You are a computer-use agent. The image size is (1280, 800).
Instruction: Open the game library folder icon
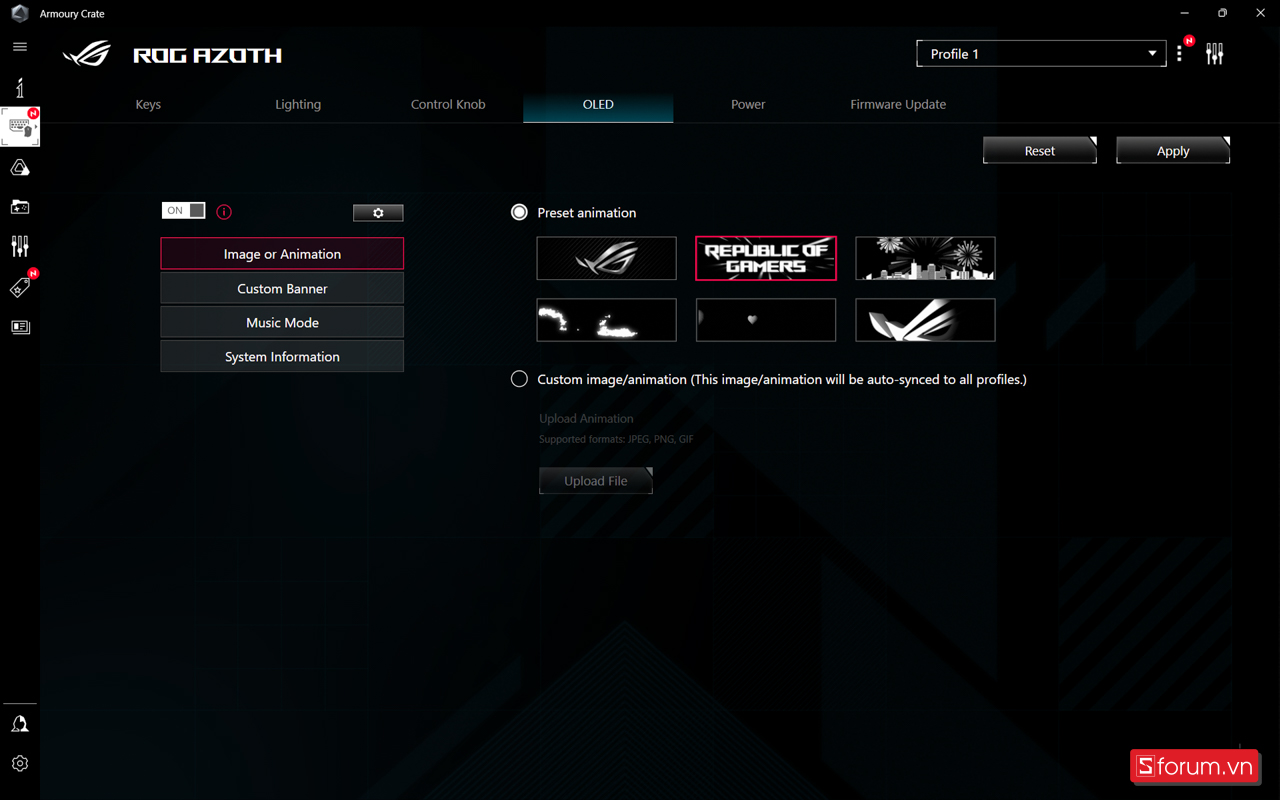coord(20,207)
